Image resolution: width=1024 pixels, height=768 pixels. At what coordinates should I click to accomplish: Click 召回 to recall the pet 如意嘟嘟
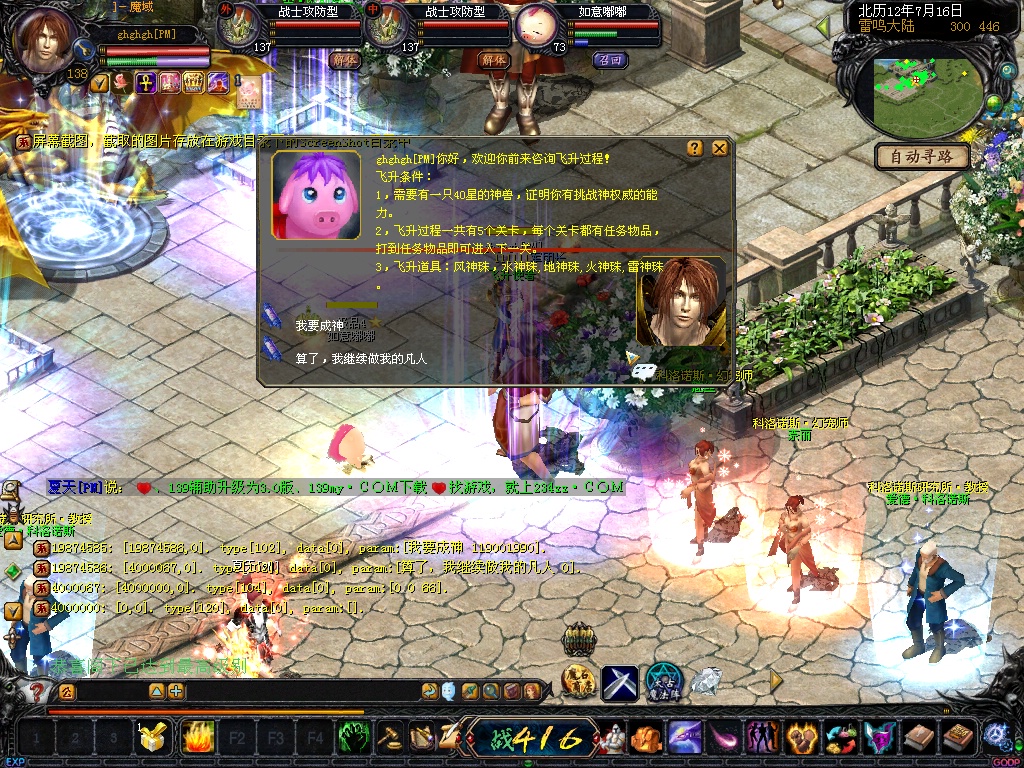click(609, 60)
